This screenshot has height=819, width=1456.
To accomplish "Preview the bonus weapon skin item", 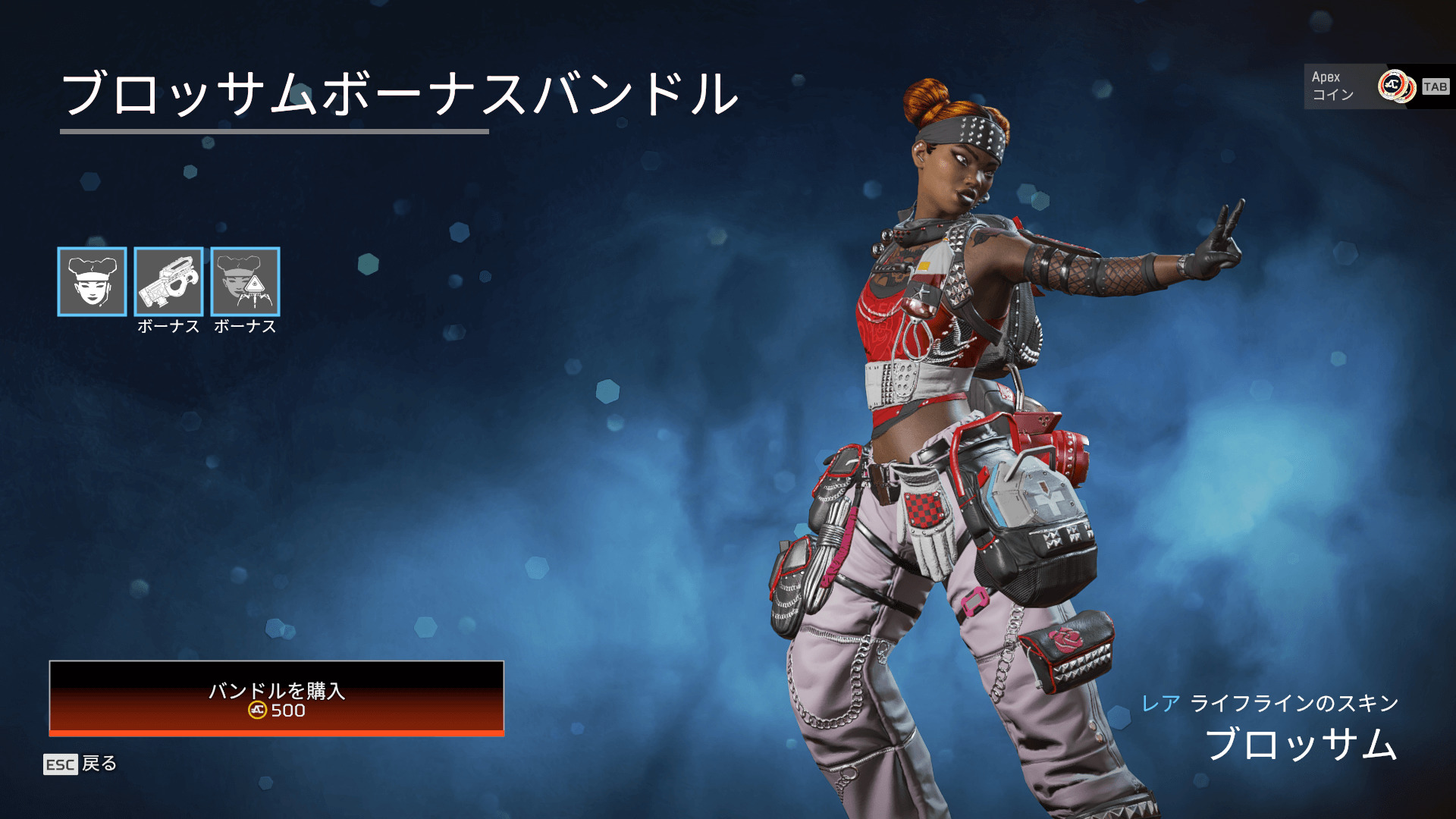I will point(168,281).
